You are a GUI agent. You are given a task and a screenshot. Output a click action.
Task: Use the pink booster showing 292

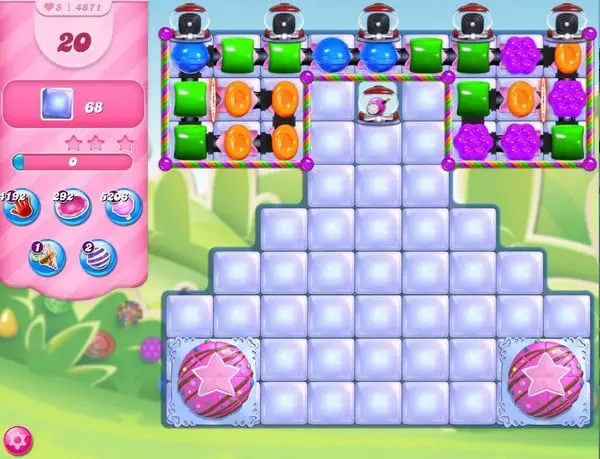coord(71,207)
